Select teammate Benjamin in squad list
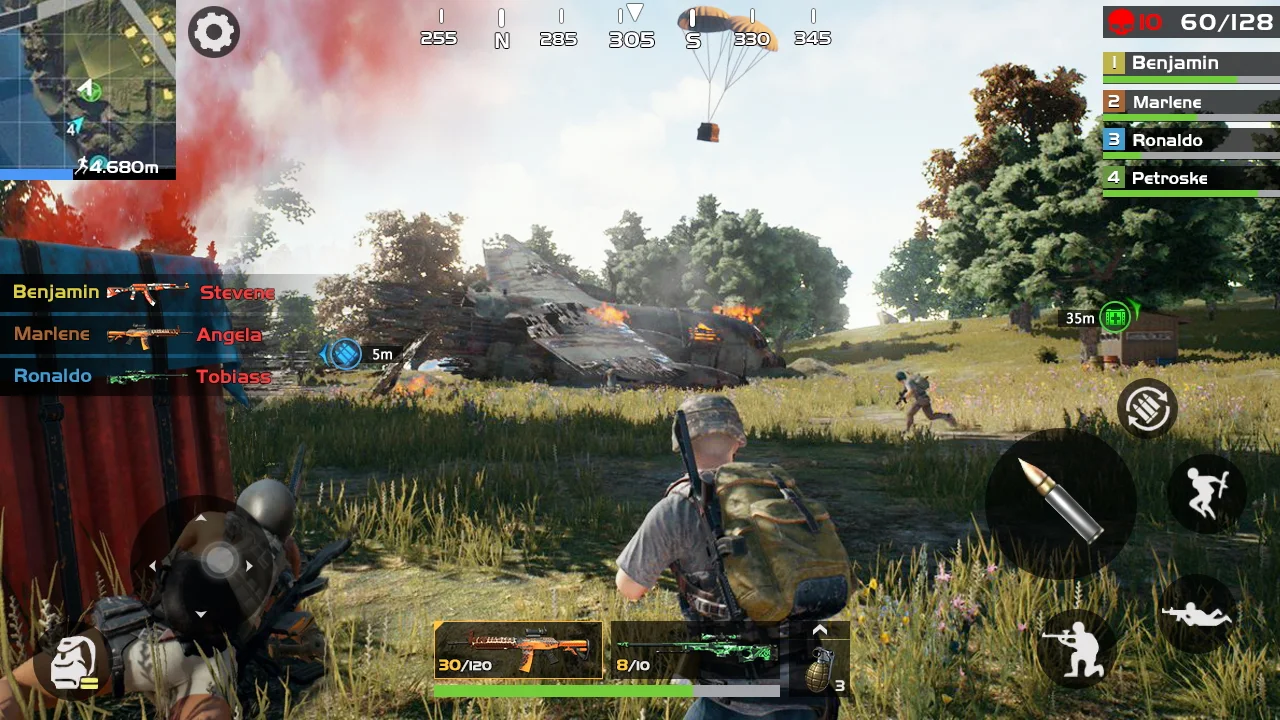This screenshot has height=720, width=1280. pyautogui.click(x=1190, y=64)
